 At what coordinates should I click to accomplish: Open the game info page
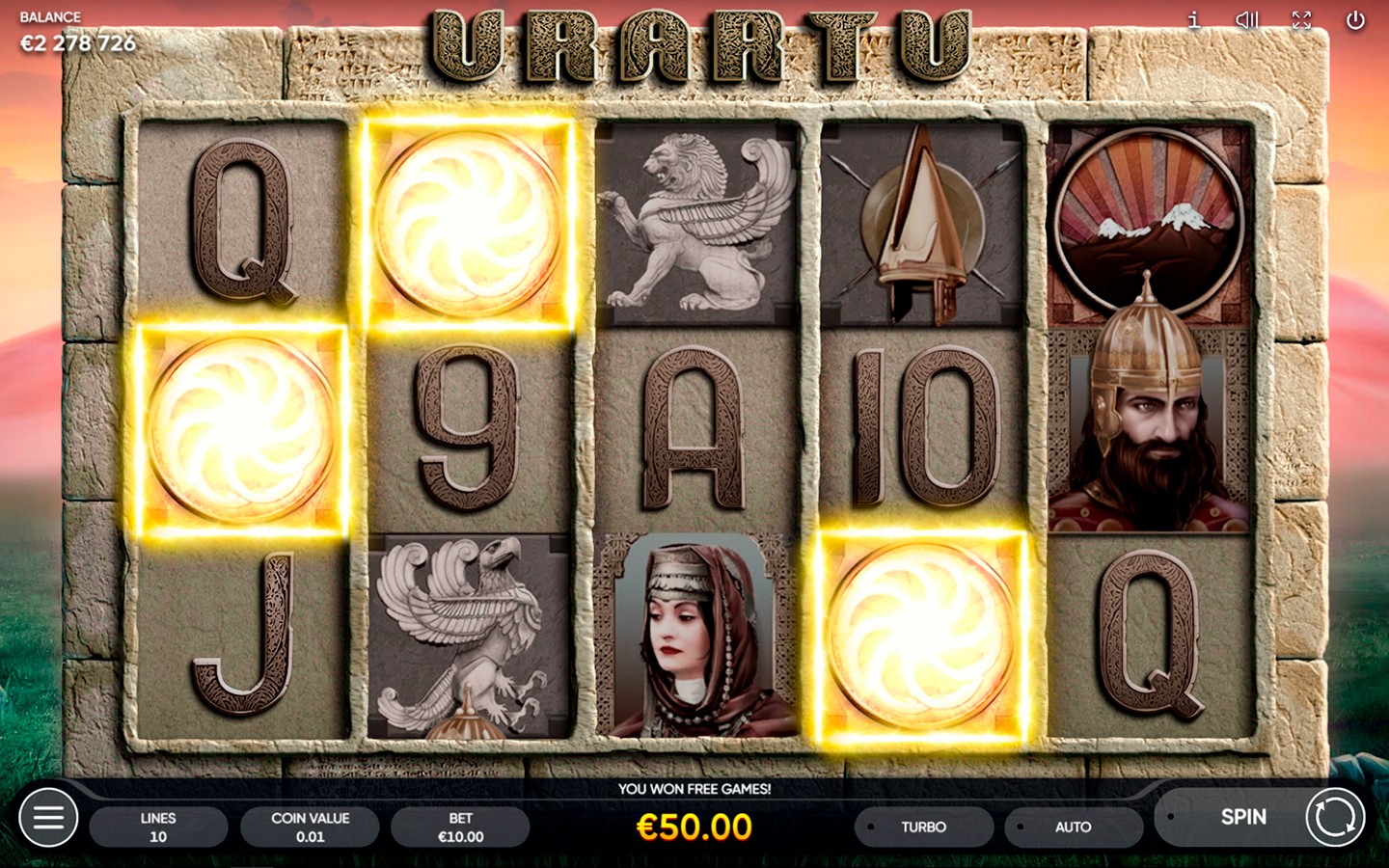pyautogui.click(x=1193, y=20)
